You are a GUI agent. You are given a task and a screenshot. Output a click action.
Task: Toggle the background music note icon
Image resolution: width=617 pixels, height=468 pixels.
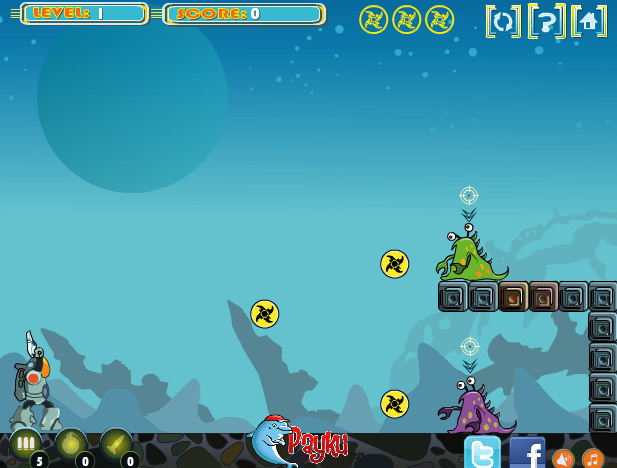point(594,458)
